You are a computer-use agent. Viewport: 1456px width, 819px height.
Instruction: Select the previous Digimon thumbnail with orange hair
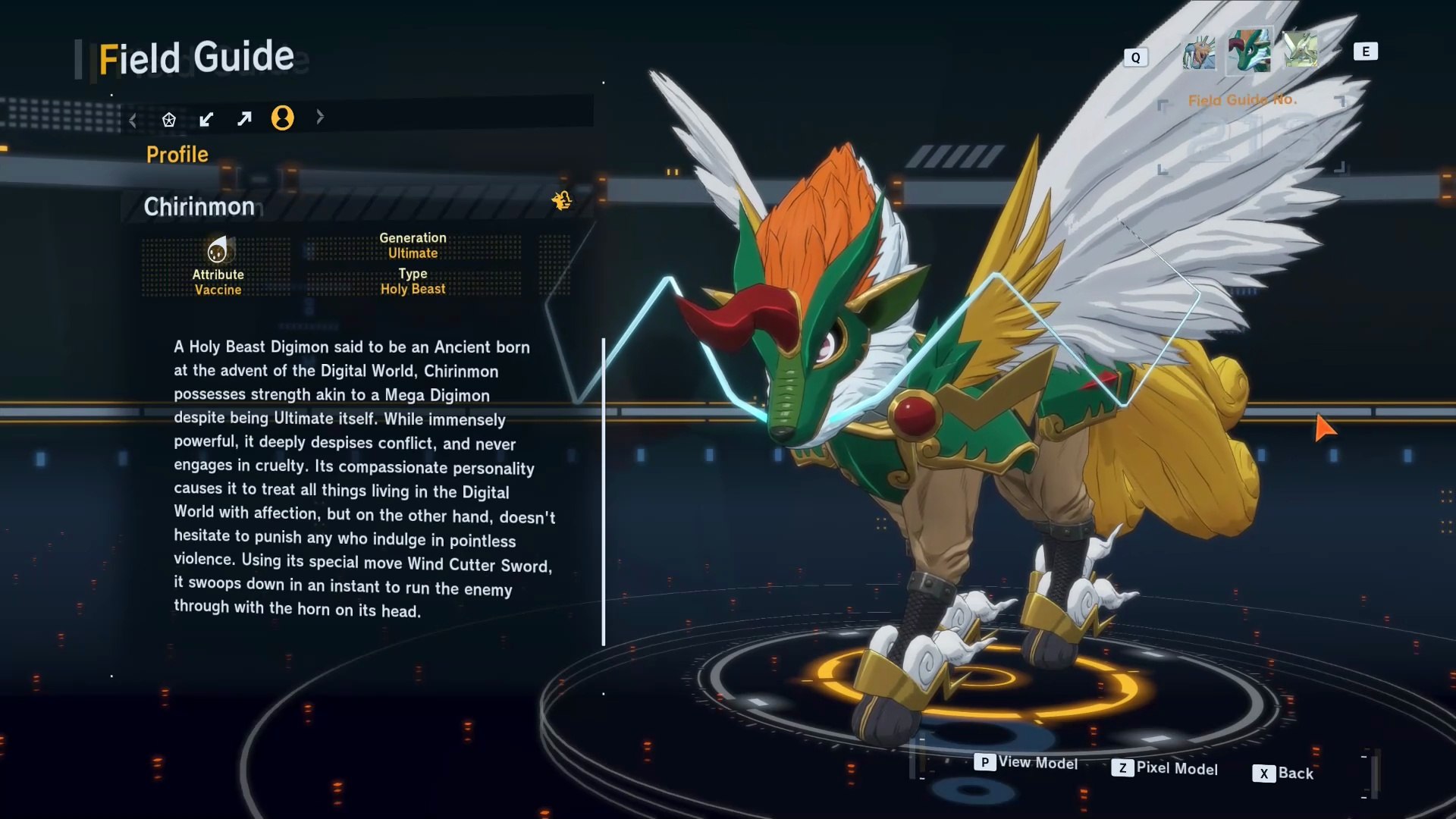pos(1198,52)
